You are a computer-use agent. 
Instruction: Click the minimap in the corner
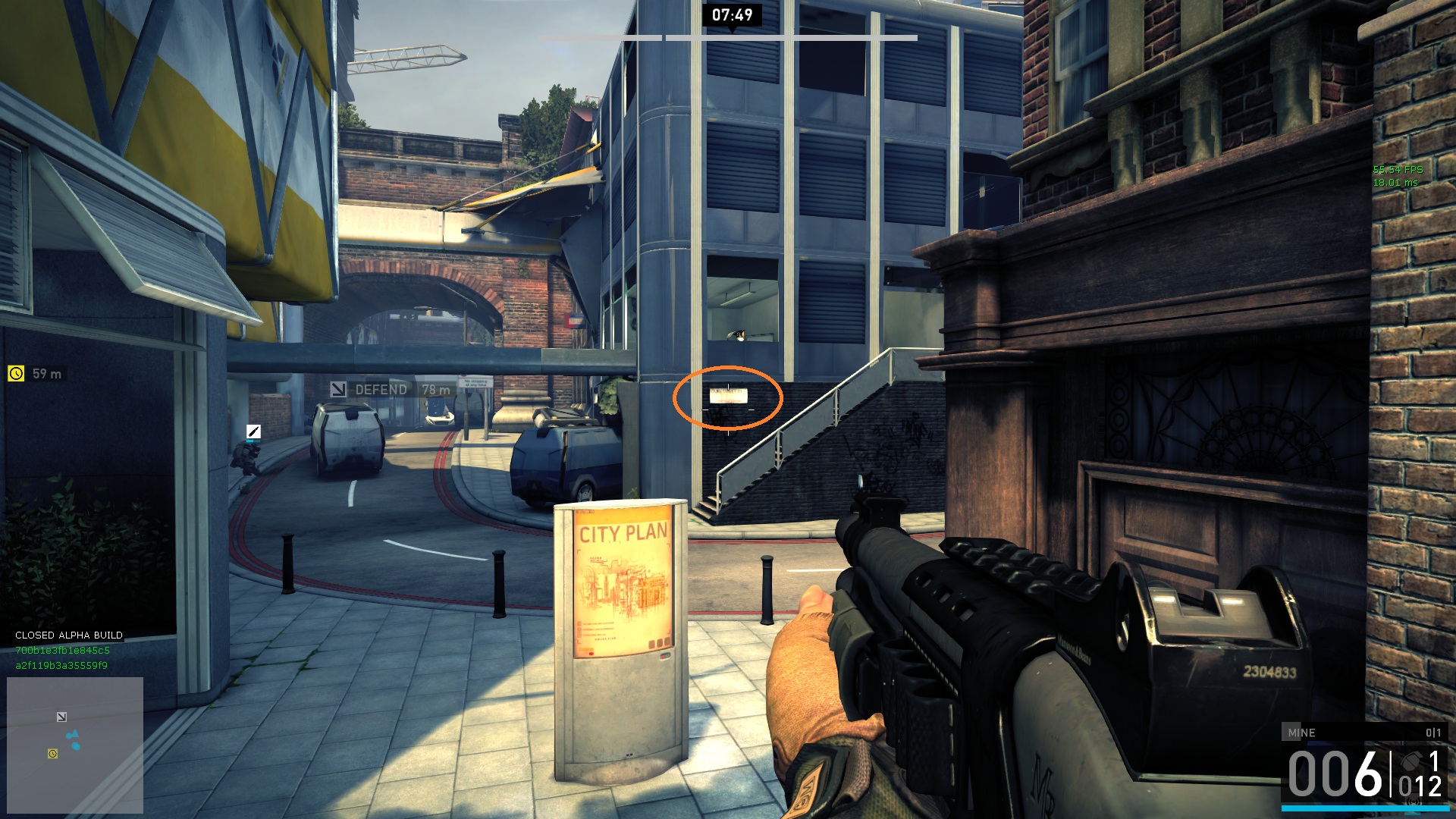point(75,744)
